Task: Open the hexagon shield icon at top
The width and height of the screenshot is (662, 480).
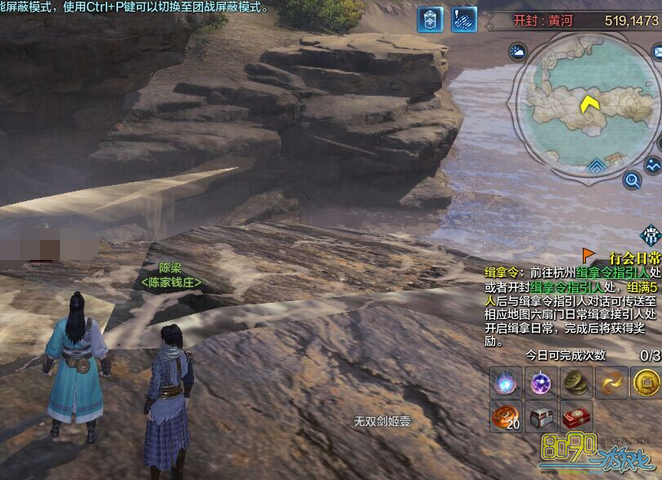Action: 430,19
